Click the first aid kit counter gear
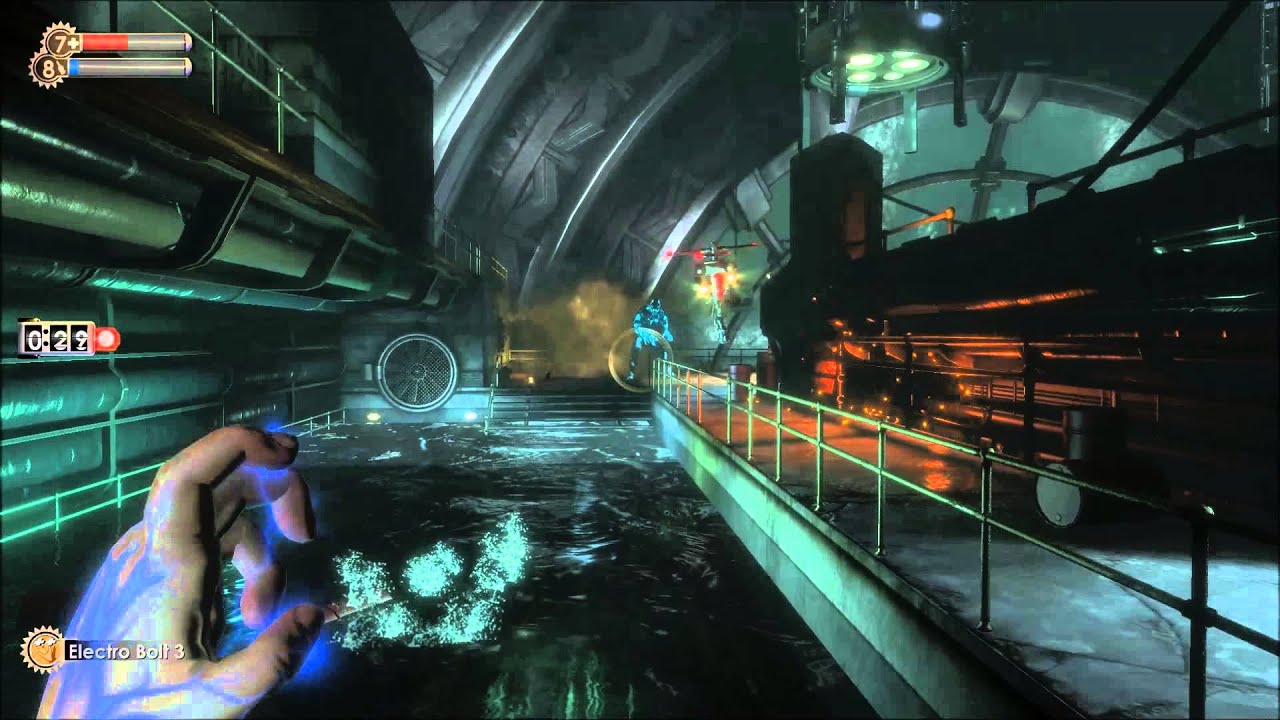 58,42
